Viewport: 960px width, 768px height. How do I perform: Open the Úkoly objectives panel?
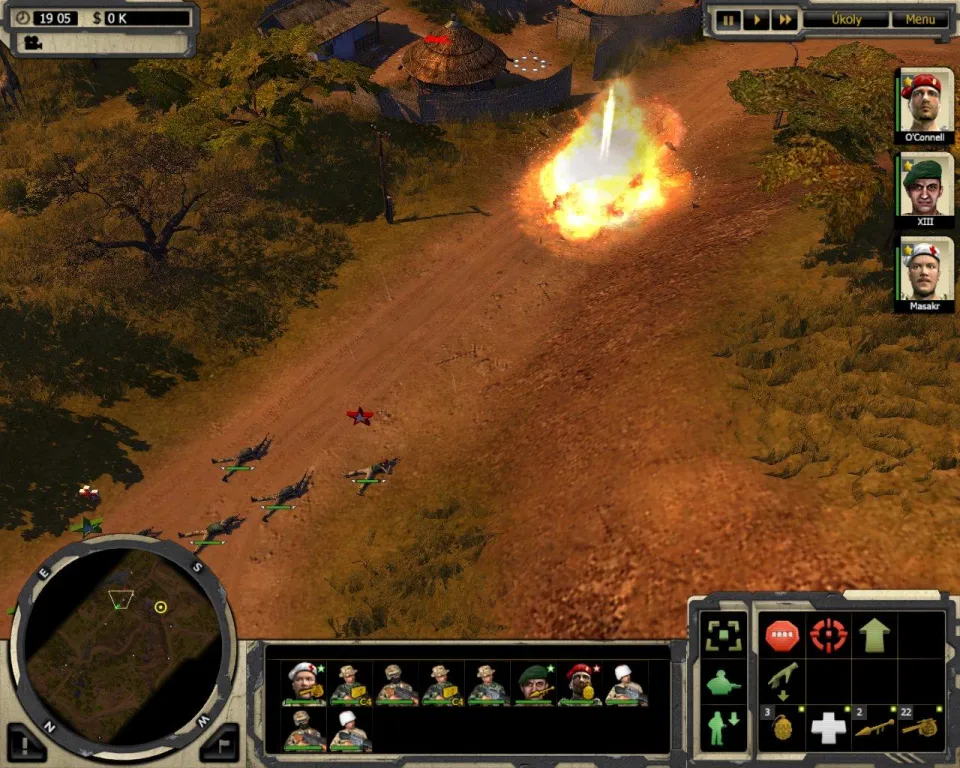point(845,19)
